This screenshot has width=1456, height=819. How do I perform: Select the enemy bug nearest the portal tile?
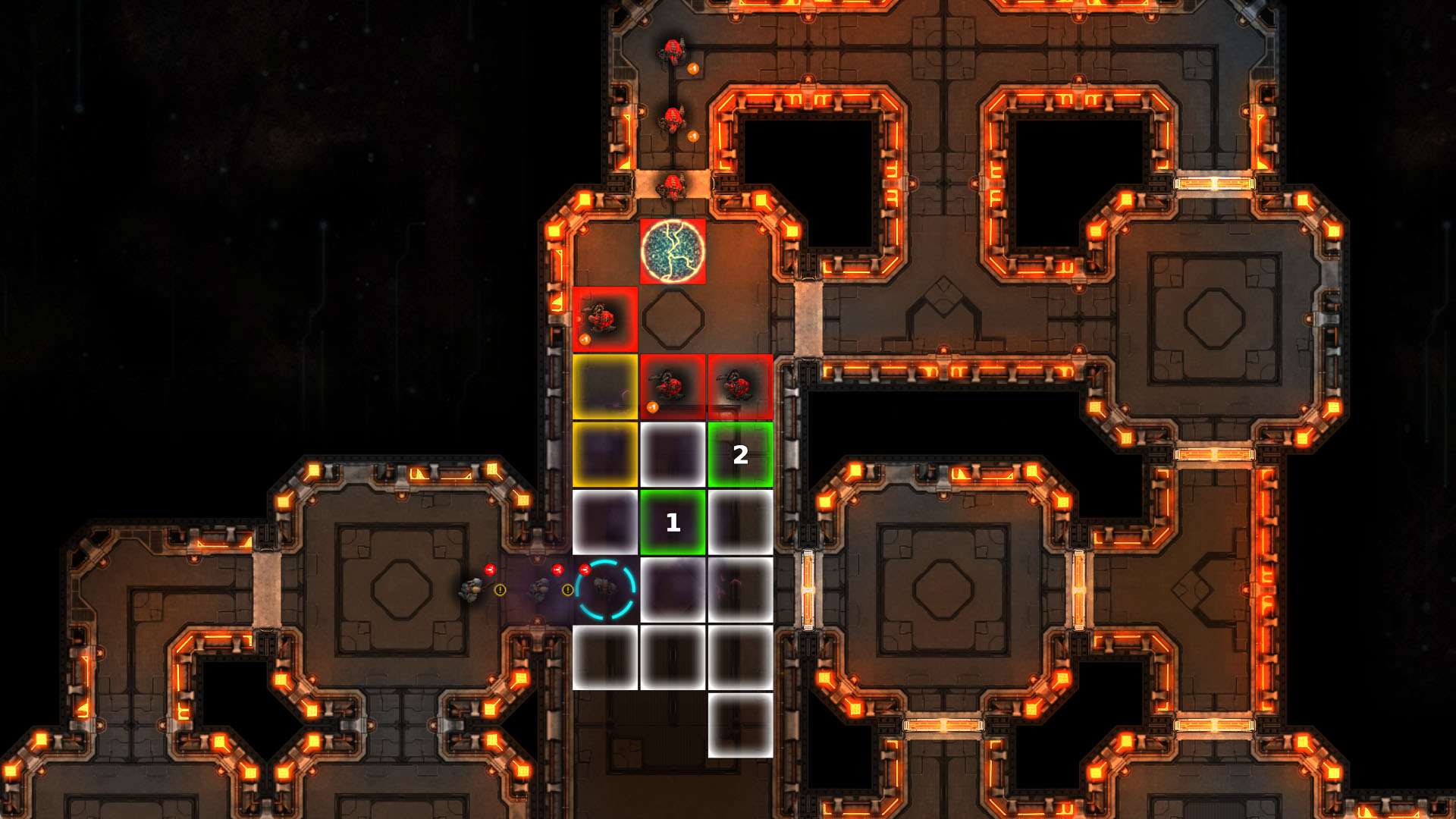(671, 186)
